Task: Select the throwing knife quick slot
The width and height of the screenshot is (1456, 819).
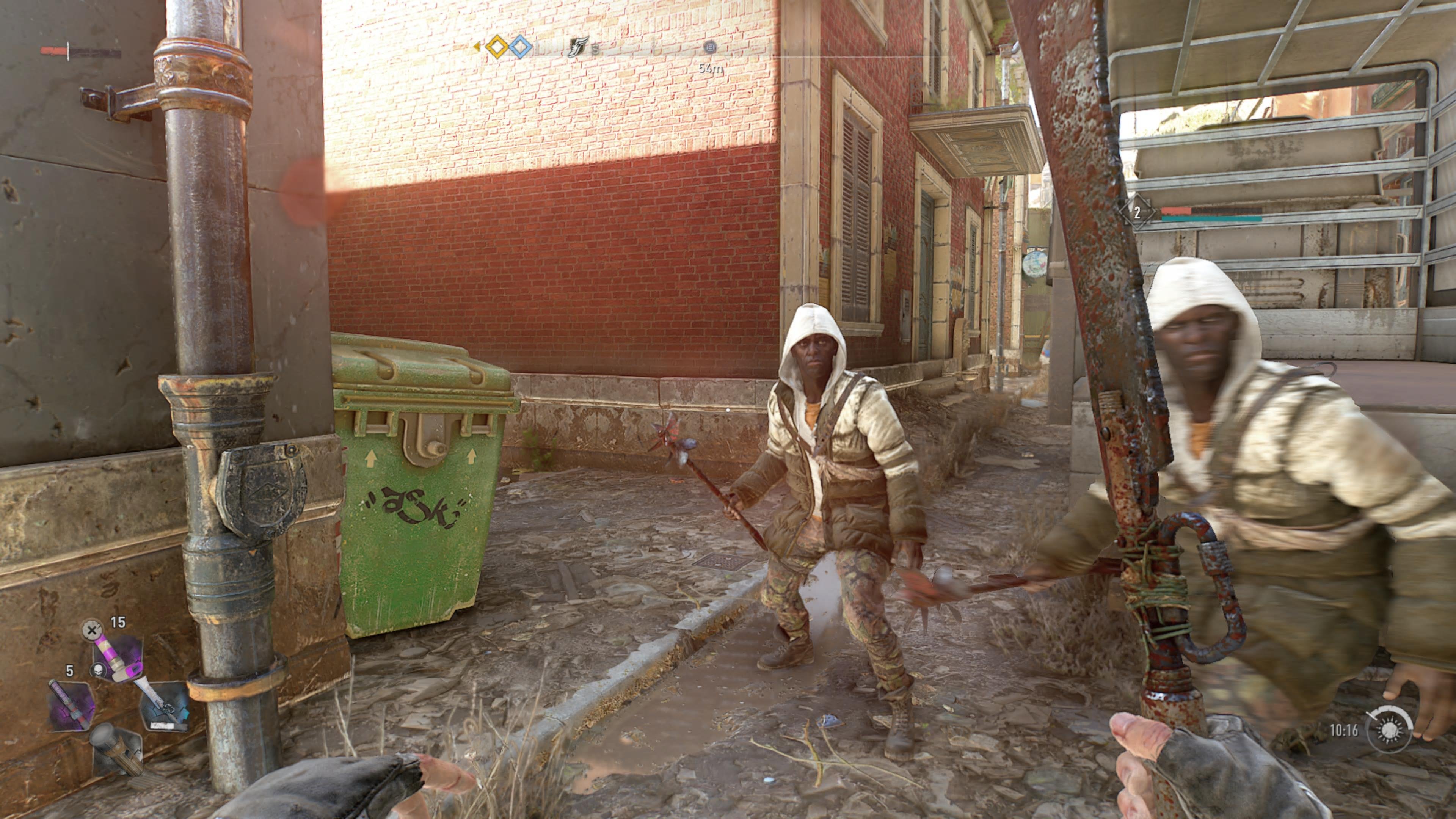Action: tap(165, 706)
